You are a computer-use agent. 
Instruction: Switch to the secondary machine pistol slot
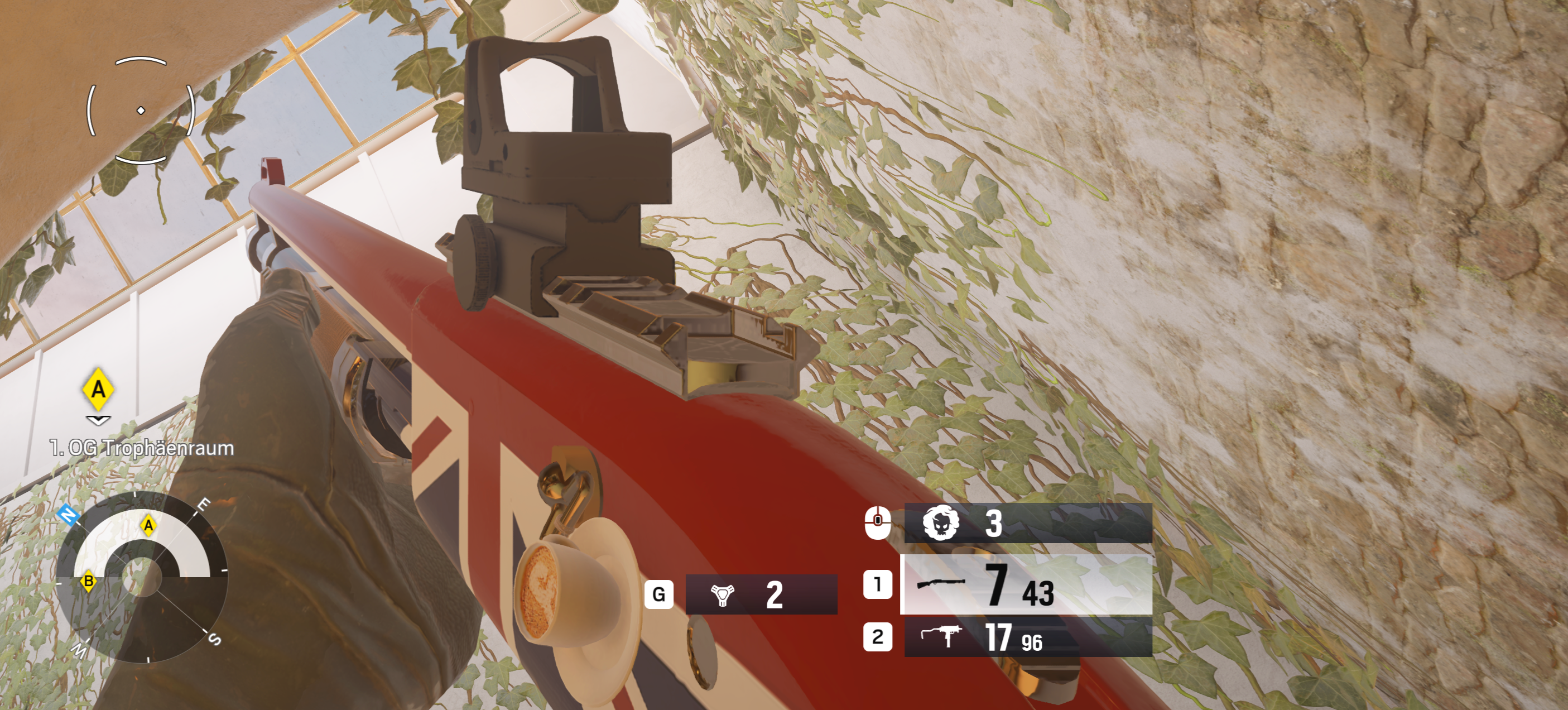pos(1027,637)
